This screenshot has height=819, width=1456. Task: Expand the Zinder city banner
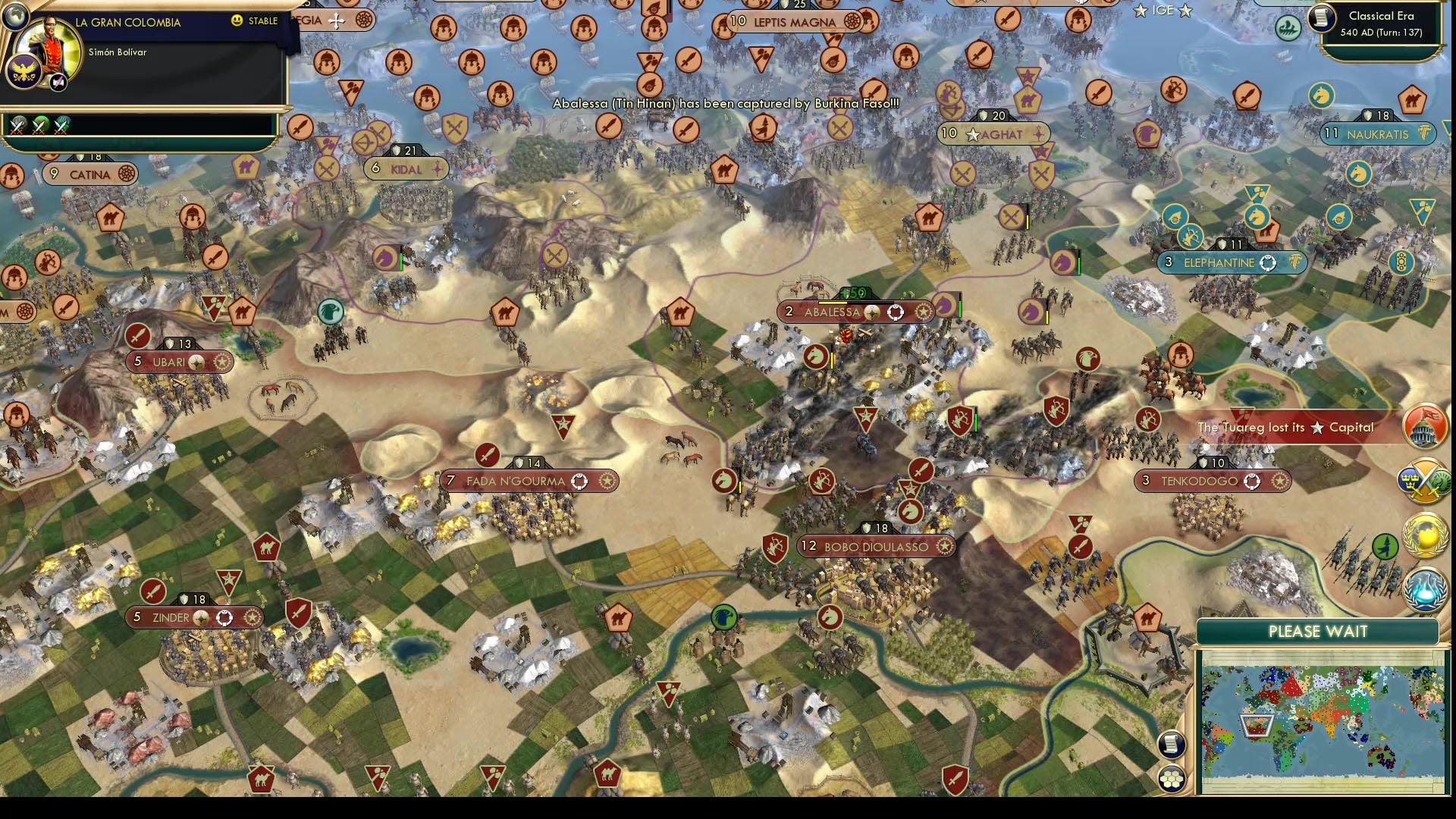click(193, 617)
